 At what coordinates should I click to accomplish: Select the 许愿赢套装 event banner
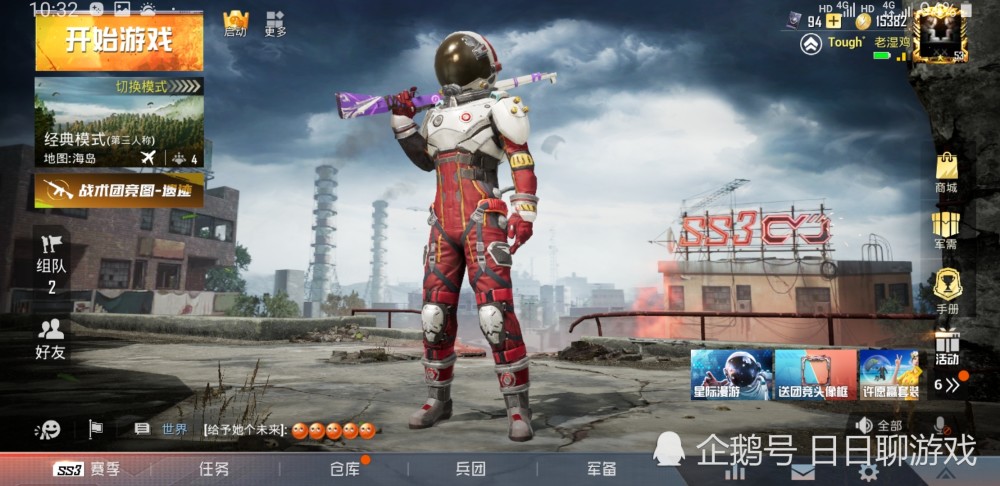[x=891, y=374]
